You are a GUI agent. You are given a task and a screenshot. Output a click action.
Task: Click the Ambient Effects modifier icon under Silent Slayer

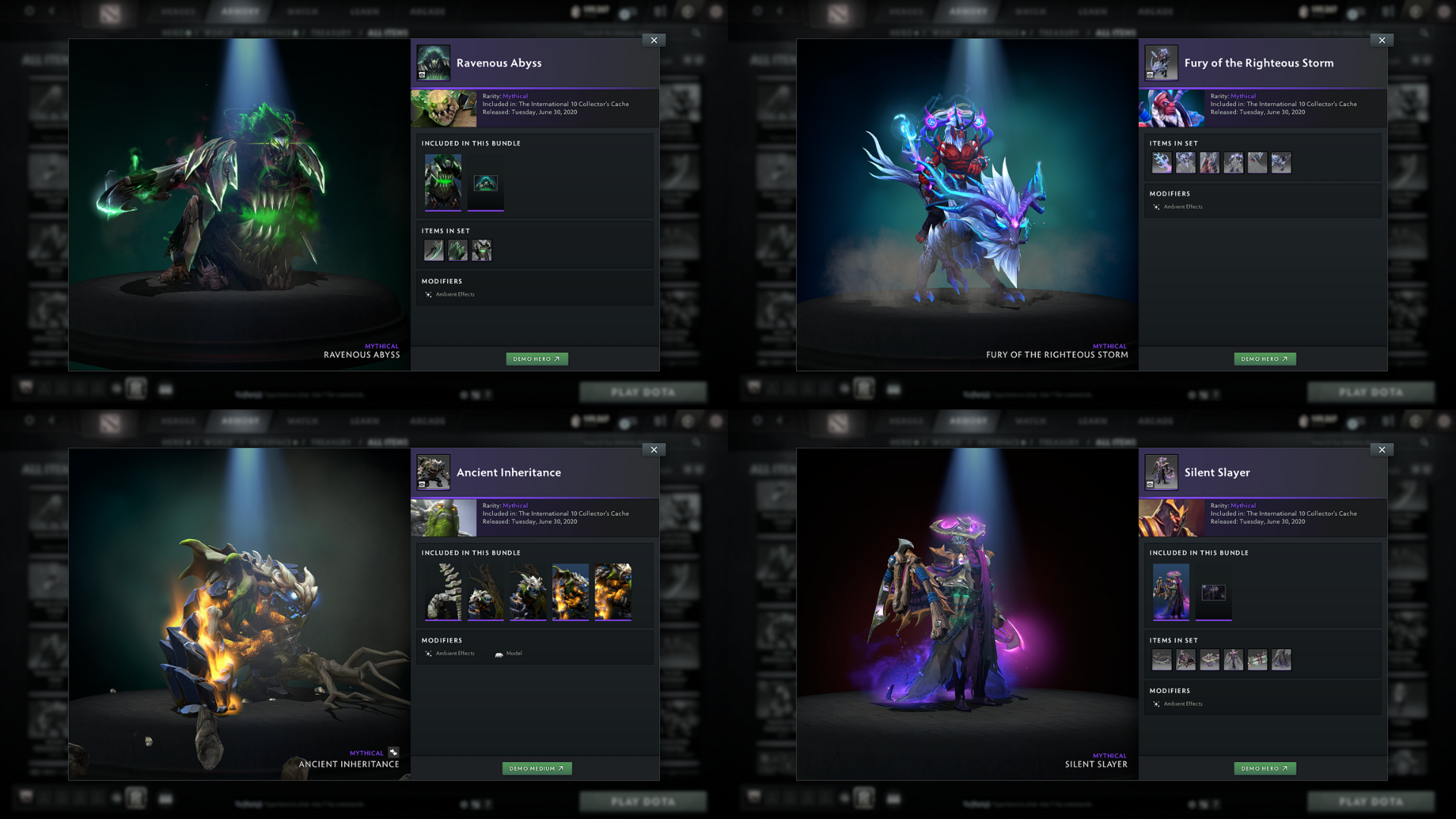[1156, 704]
